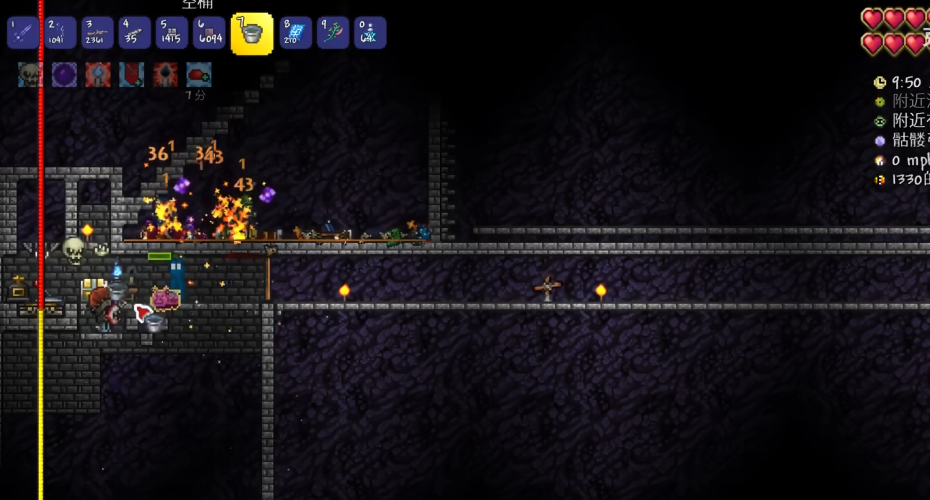Choose hotbar slot 2 with 1041 stack
The image size is (930, 500).
click(60, 33)
